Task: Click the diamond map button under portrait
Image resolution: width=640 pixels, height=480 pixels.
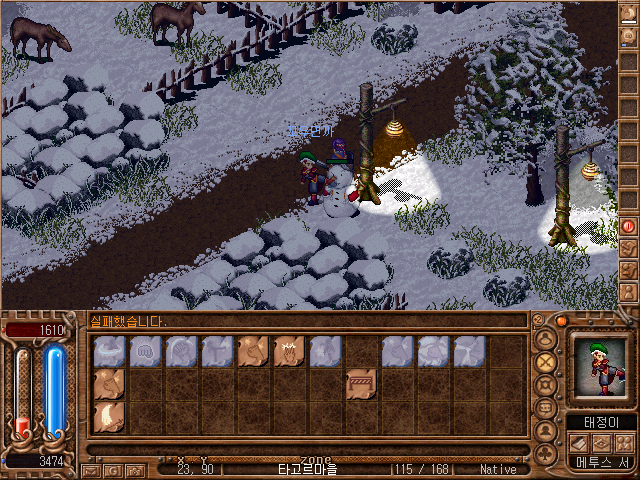Action: [602, 442]
